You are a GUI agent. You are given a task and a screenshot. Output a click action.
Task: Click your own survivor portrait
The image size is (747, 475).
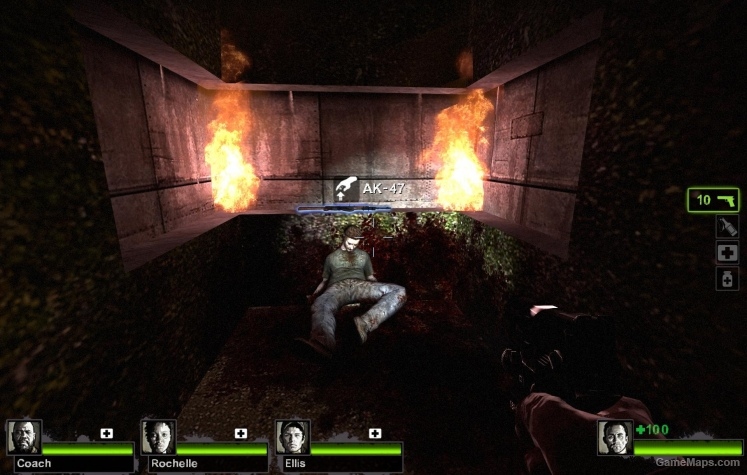(614, 438)
